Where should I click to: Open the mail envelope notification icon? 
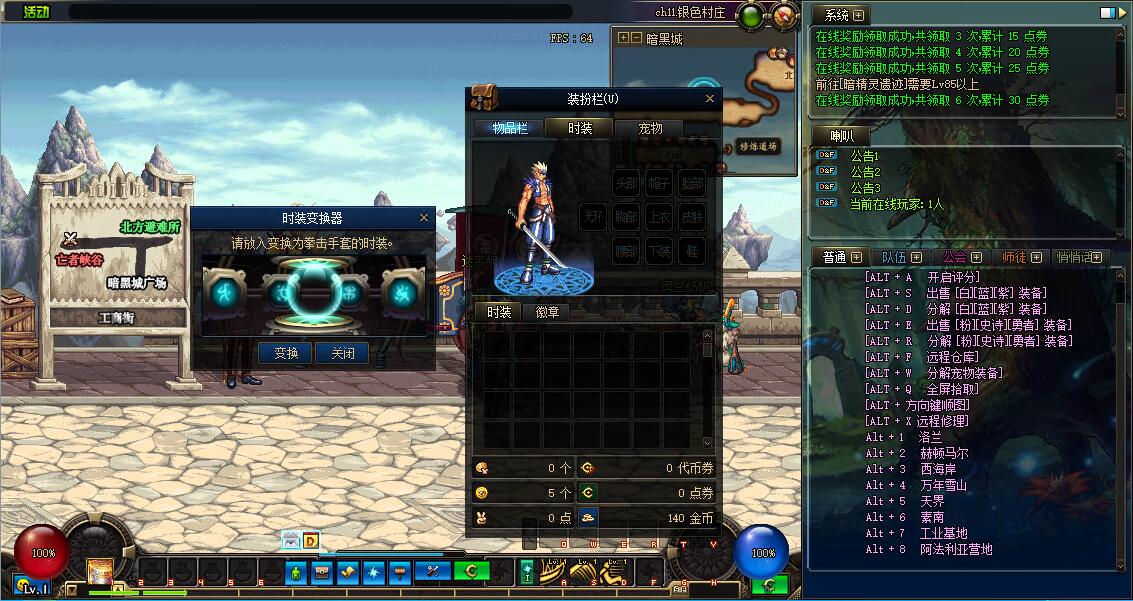(x=290, y=541)
